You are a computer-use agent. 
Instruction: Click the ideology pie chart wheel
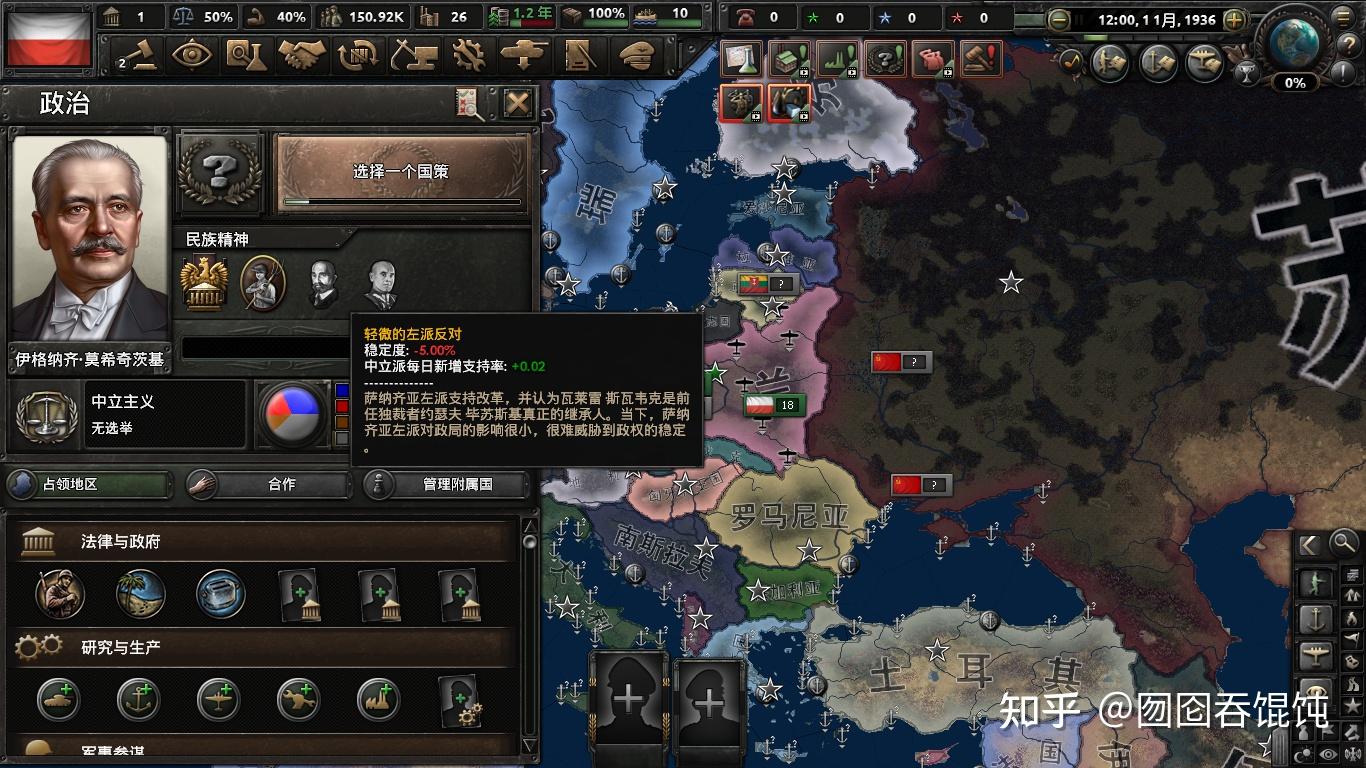(292, 415)
